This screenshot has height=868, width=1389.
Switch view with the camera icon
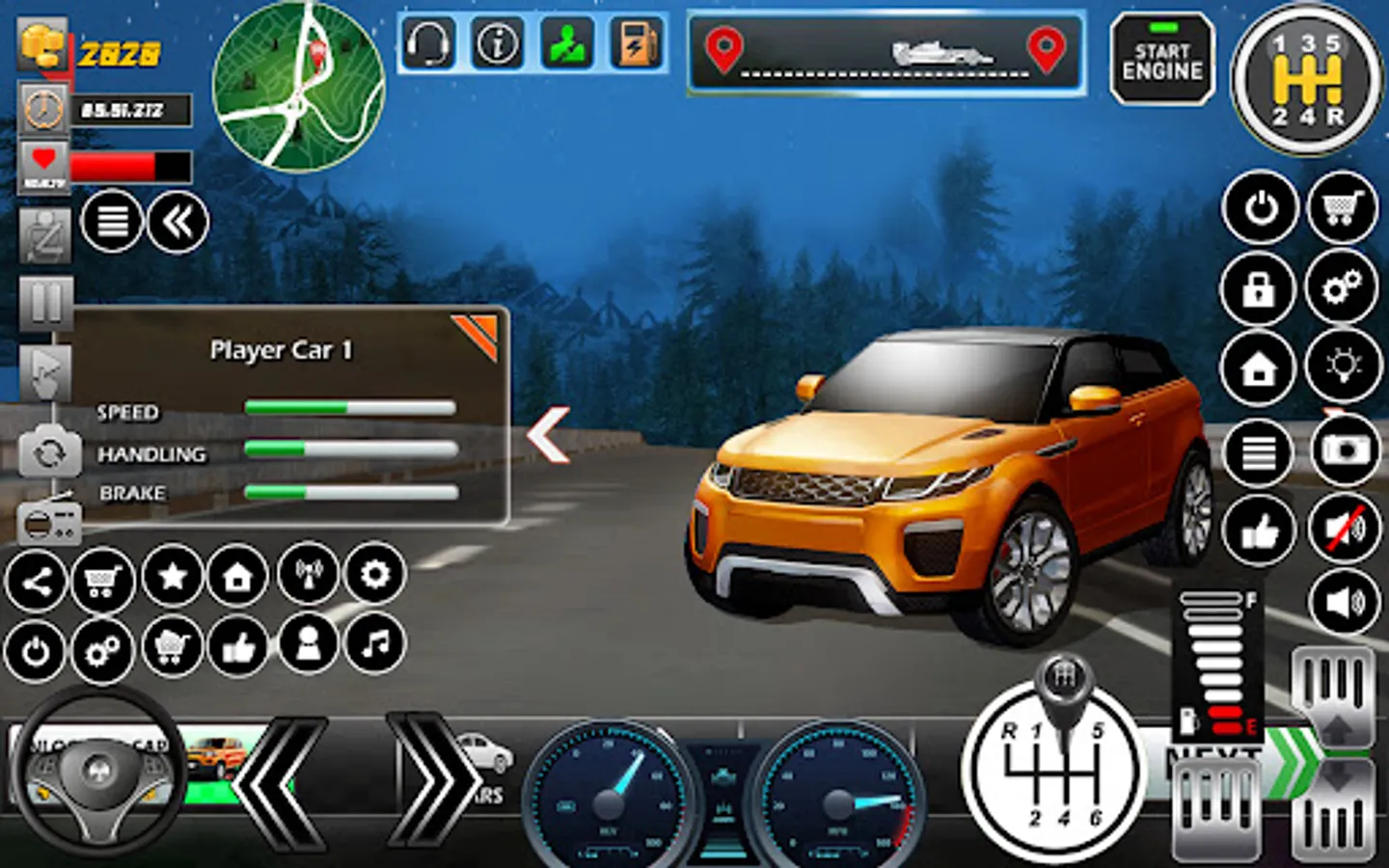[1344, 450]
